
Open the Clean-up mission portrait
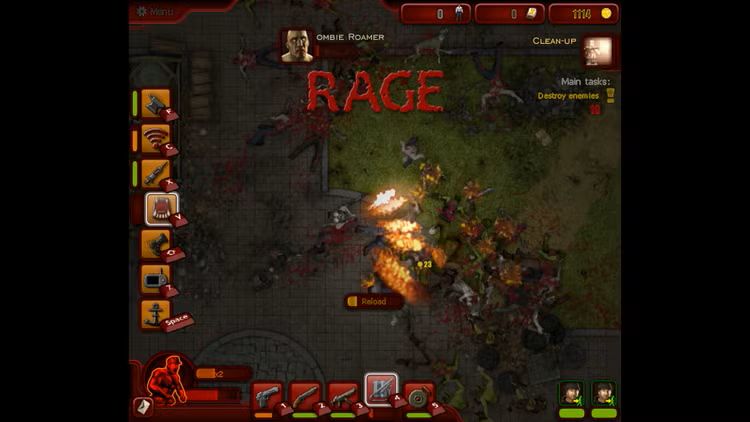[x=599, y=50]
